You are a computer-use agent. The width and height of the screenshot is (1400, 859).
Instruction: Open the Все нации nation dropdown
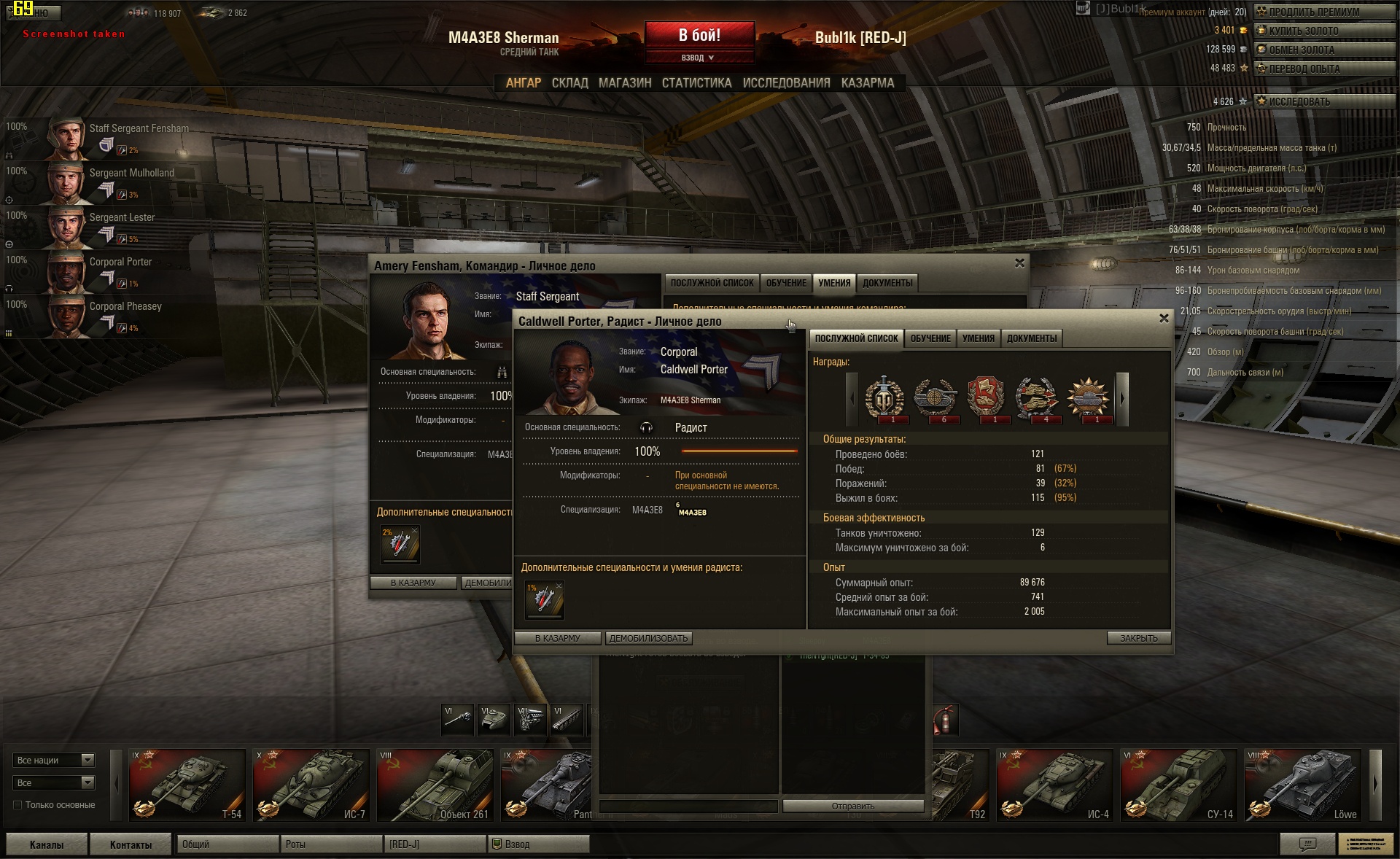coord(55,760)
